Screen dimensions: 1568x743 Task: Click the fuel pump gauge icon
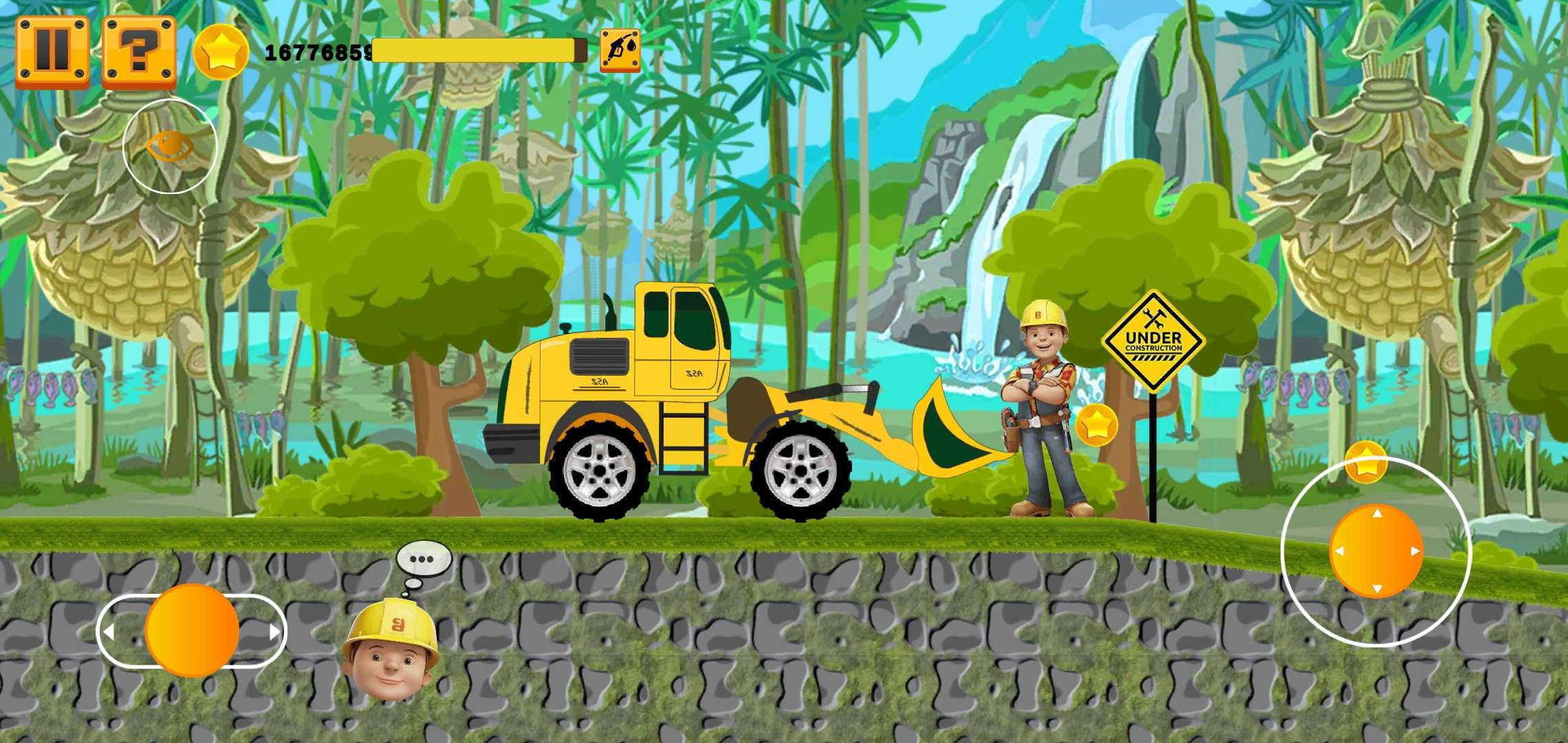click(620, 50)
